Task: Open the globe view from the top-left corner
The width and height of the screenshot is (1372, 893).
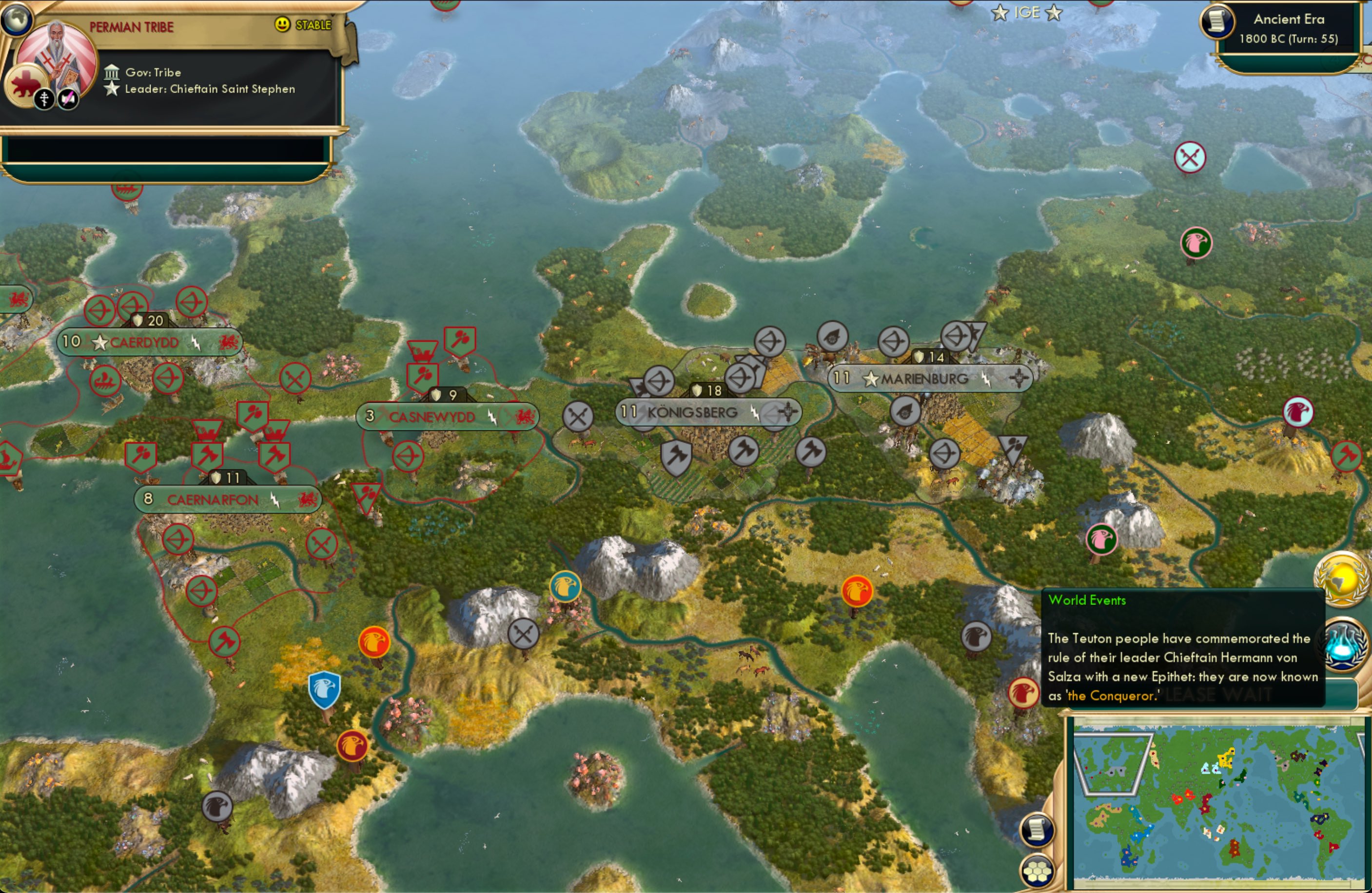Action: tap(17, 19)
